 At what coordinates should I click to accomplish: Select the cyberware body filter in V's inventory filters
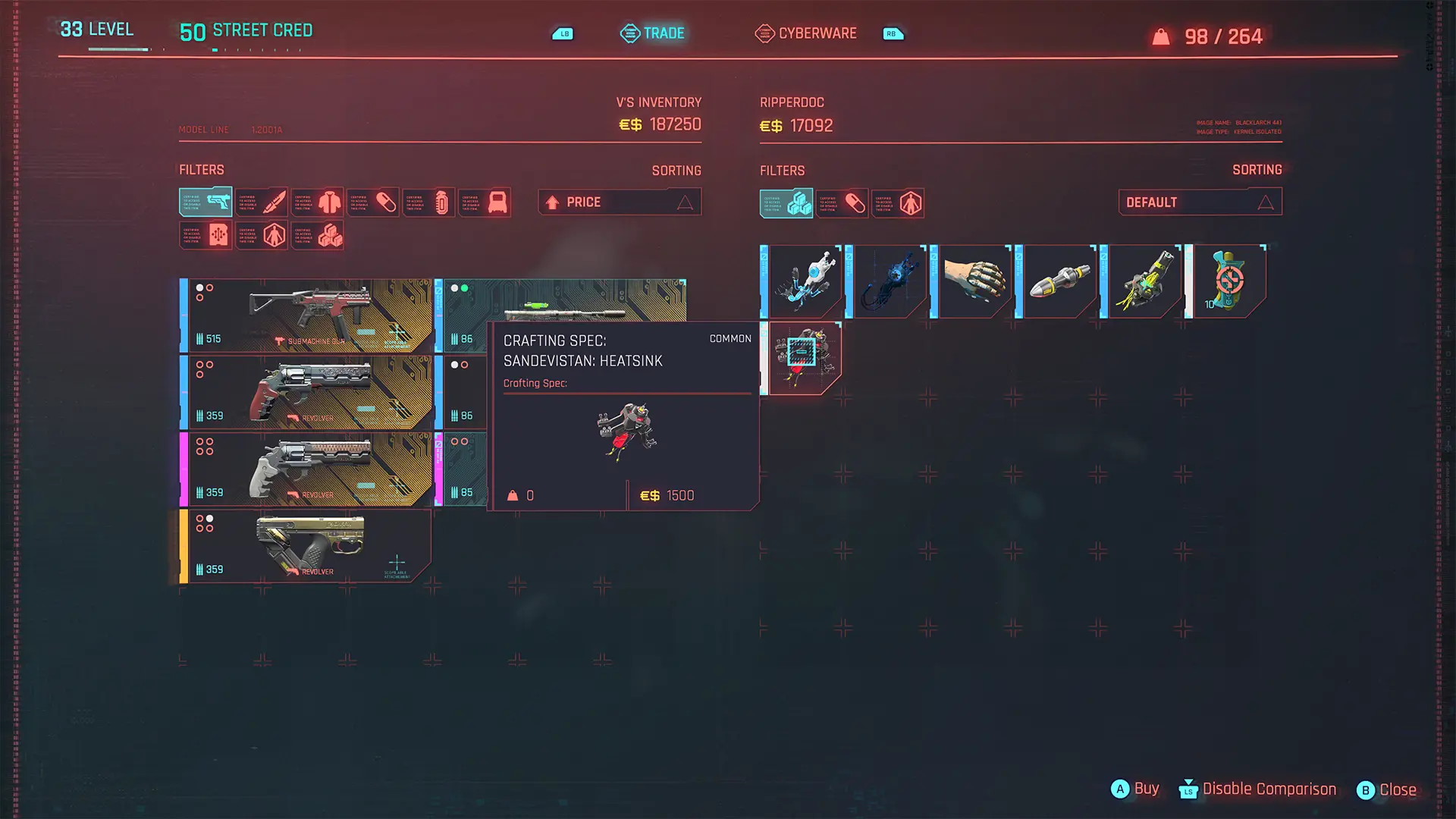262,234
